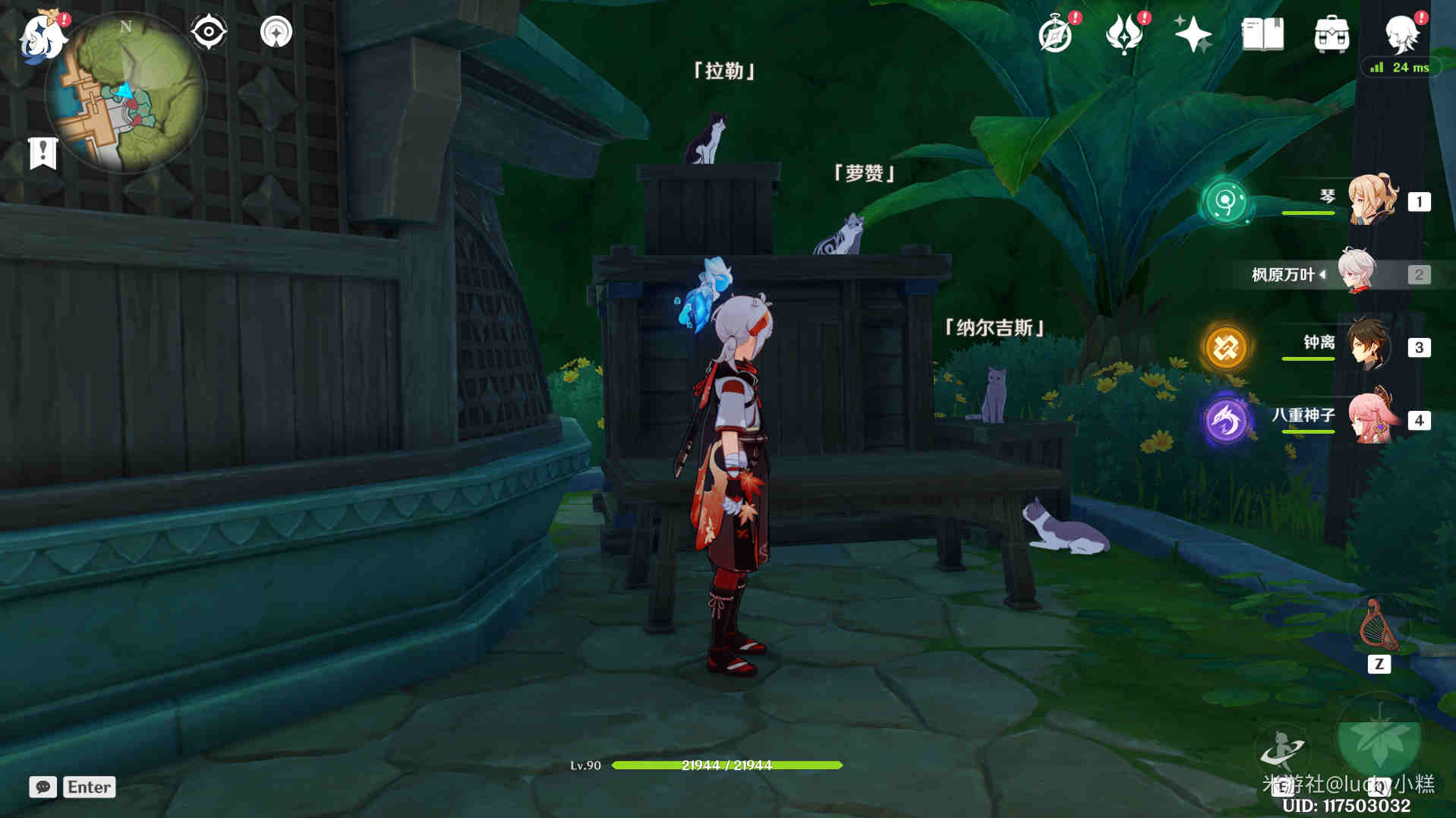
Task: Select party member 枫原万叶
Action: pyautogui.click(x=1357, y=273)
